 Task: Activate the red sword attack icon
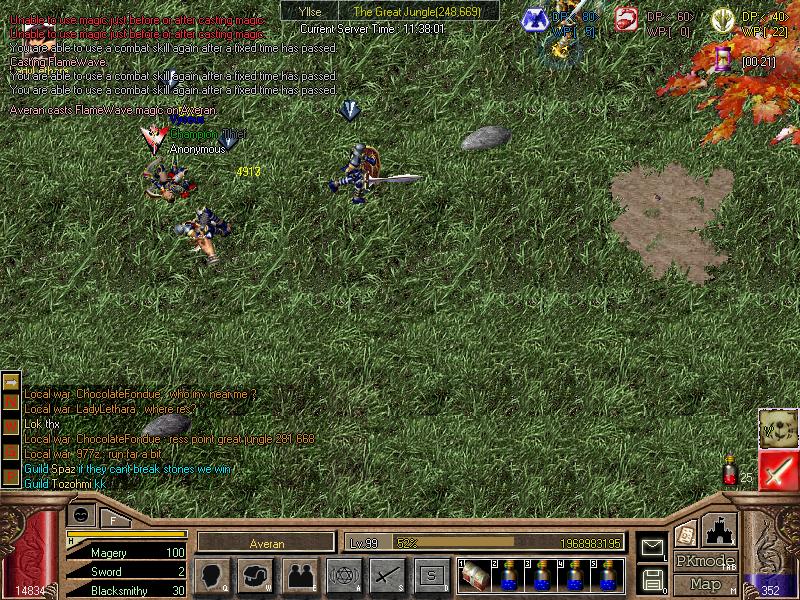(778, 471)
